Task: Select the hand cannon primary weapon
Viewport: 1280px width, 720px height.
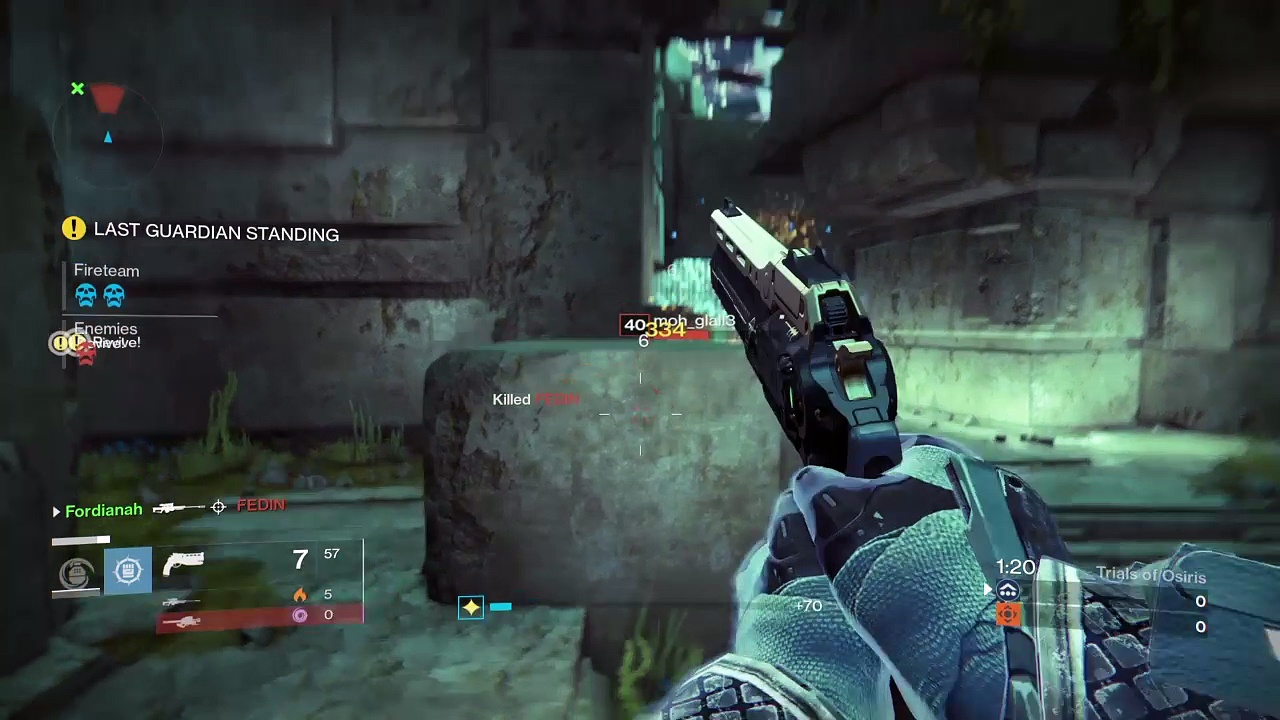Action: click(183, 565)
